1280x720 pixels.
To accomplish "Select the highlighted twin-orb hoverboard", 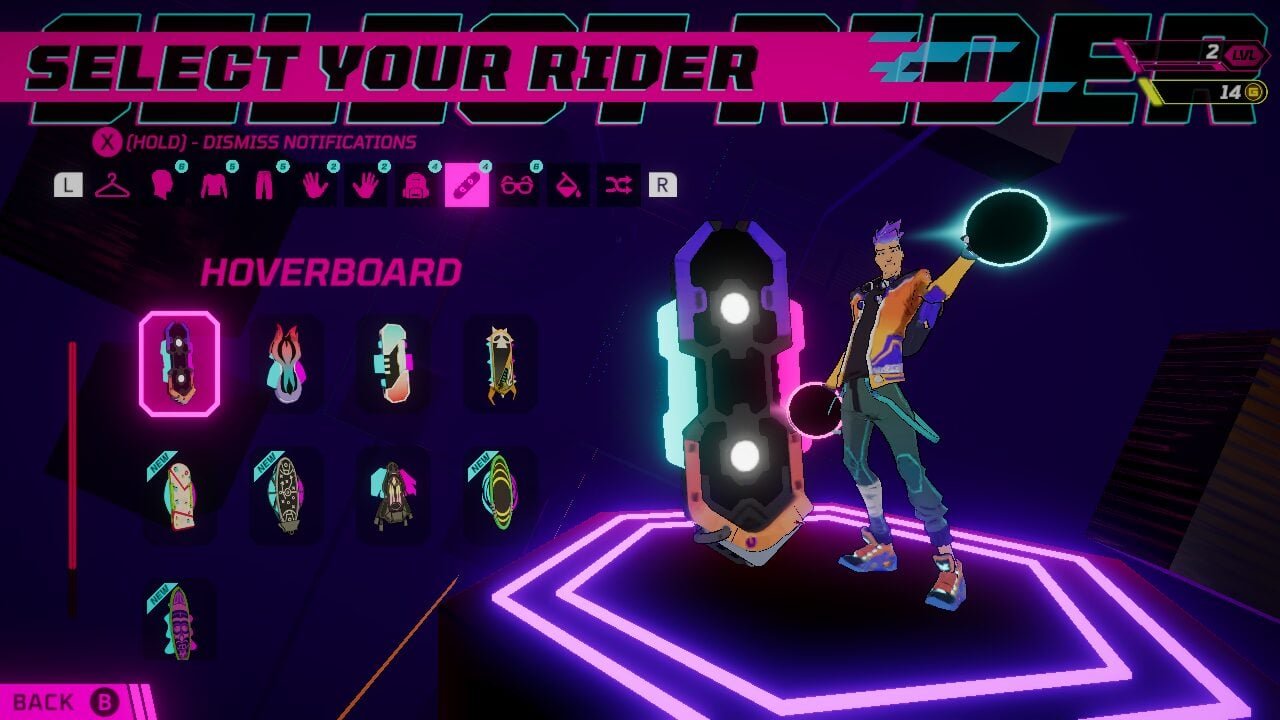I will 179,363.
